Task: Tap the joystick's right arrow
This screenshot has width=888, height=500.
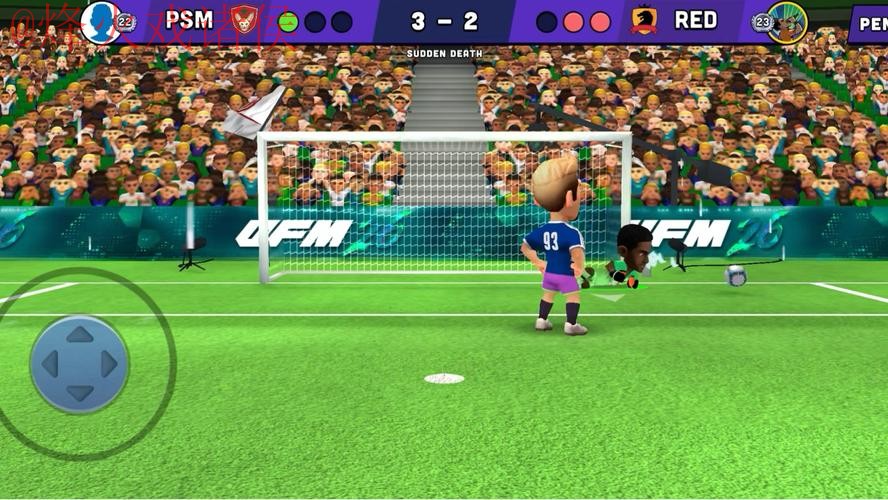Action: (110, 364)
